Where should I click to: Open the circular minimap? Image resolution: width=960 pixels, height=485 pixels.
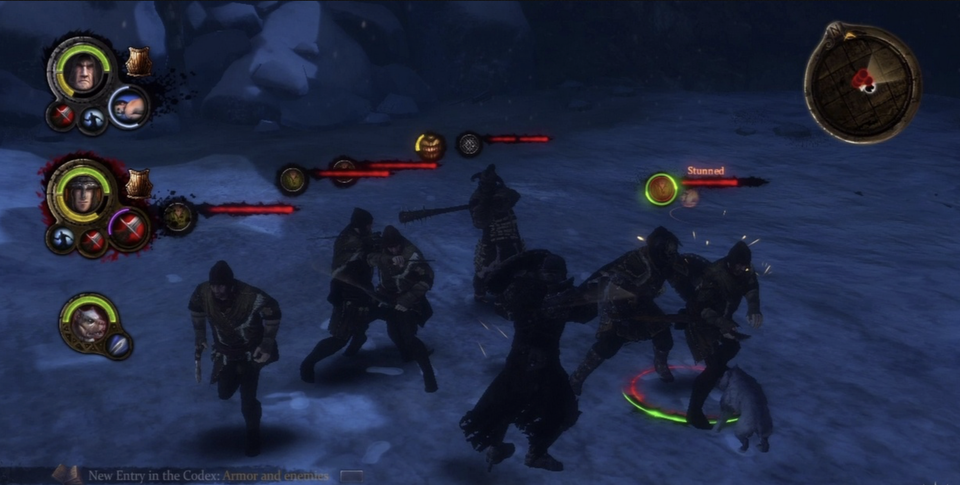pyautogui.click(x=862, y=82)
